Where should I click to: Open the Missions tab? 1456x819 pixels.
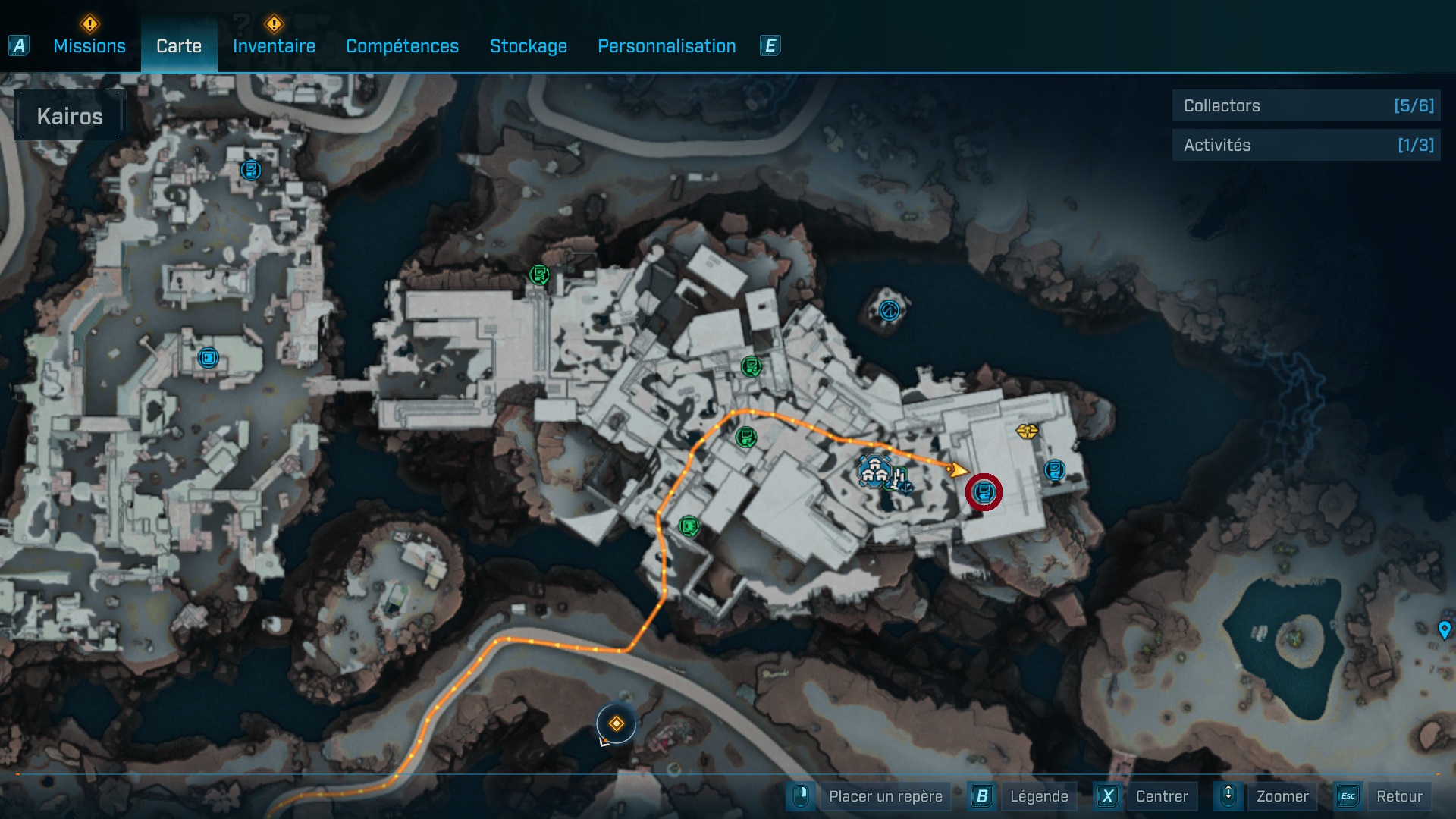(89, 46)
